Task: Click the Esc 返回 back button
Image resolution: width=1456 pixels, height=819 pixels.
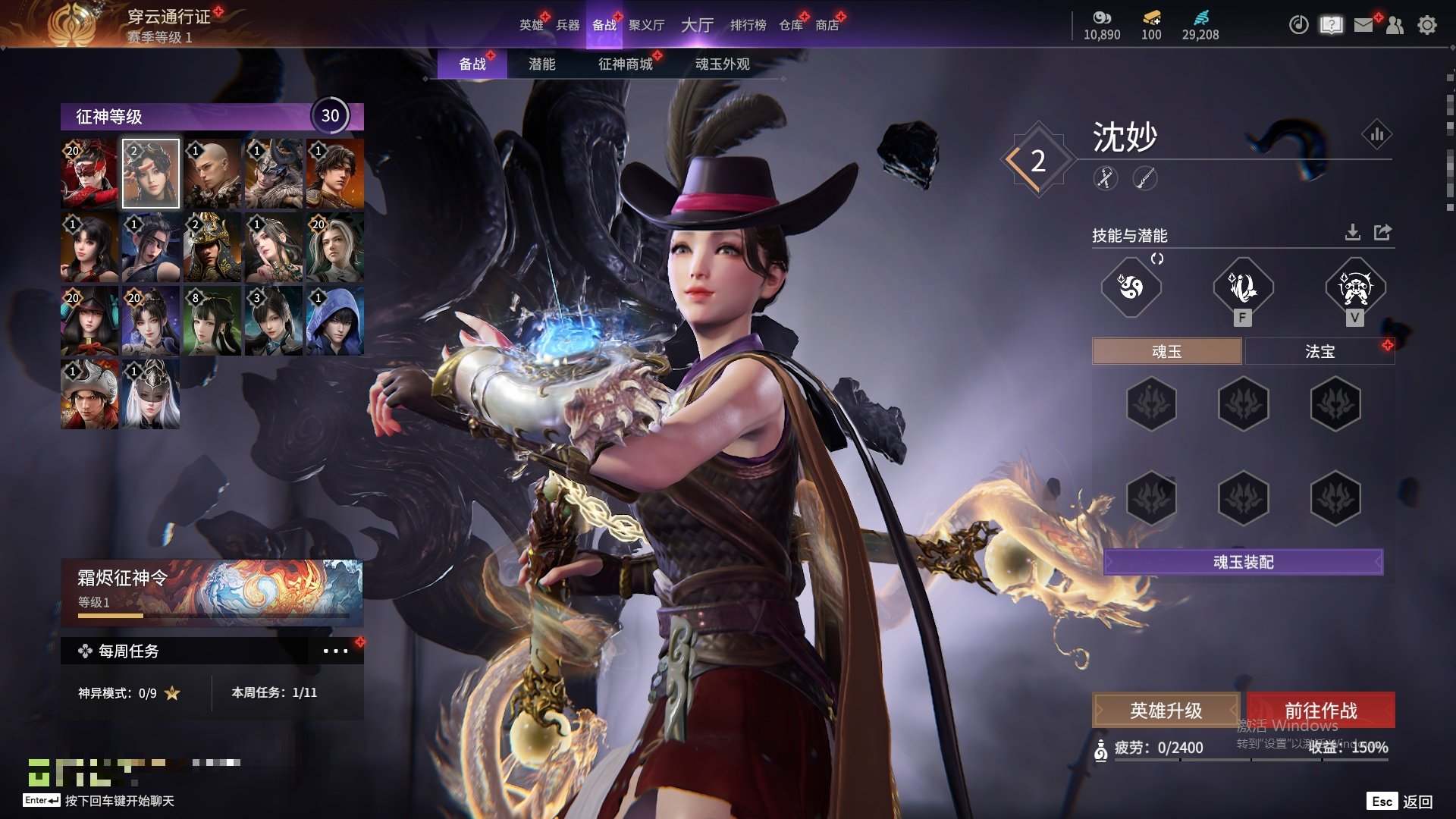Action: (x=1400, y=802)
